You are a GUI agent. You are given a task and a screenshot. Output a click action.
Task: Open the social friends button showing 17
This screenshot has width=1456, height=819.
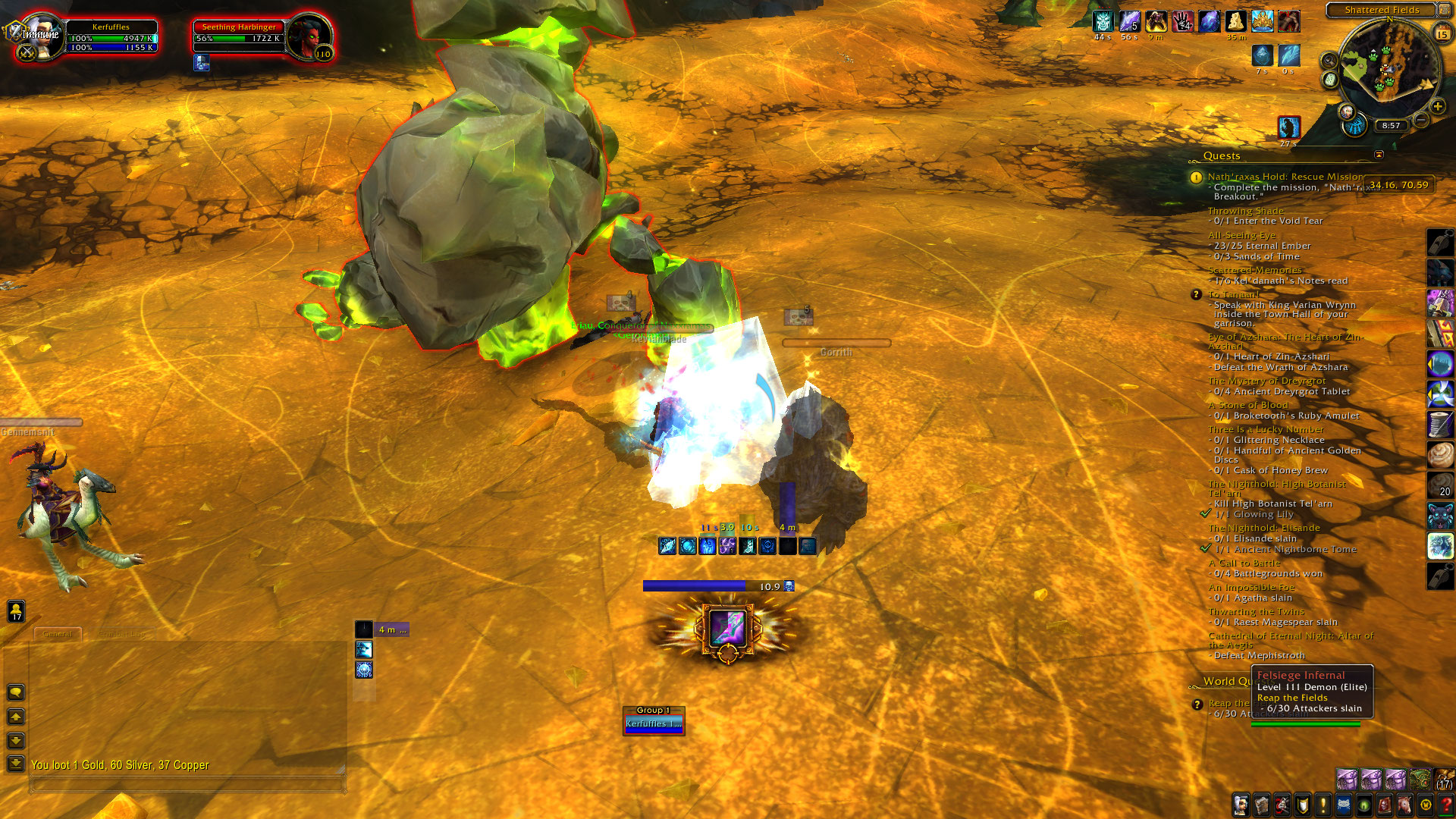click(x=16, y=611)
